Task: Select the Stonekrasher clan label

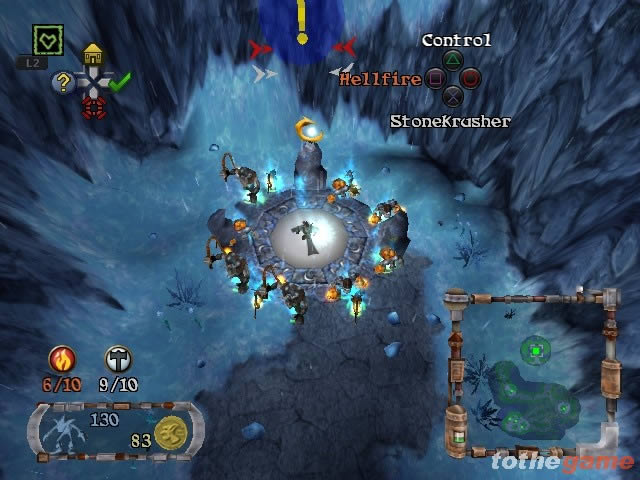Action: point(450,121)
